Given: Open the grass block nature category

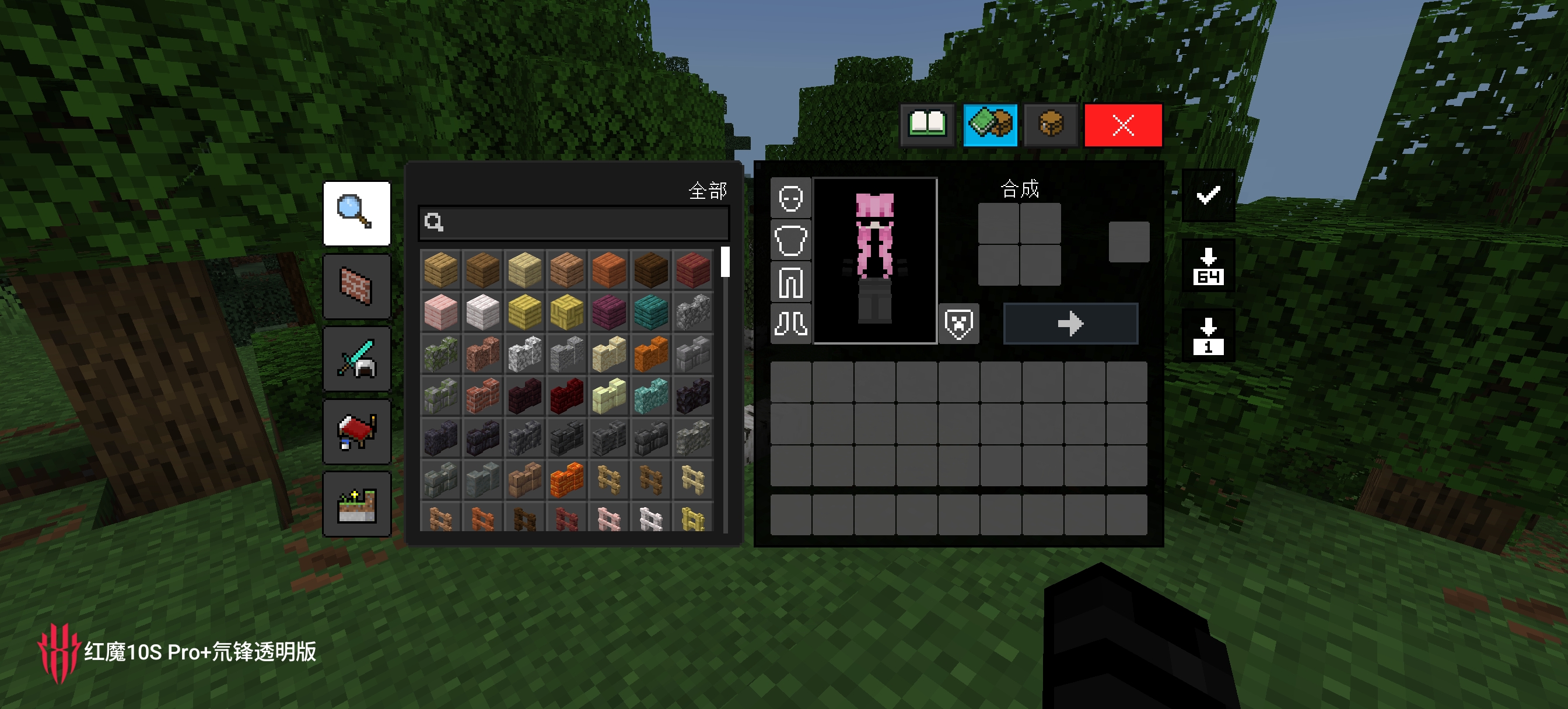Looking at the screenshot, I should (356, 504).
